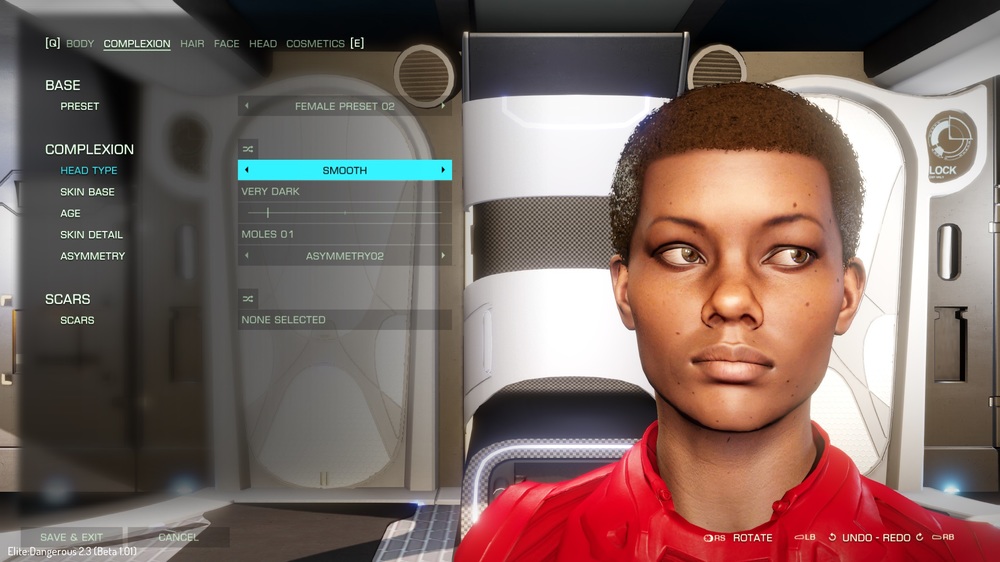Click previous arrow on Female Preset 02

247,106
